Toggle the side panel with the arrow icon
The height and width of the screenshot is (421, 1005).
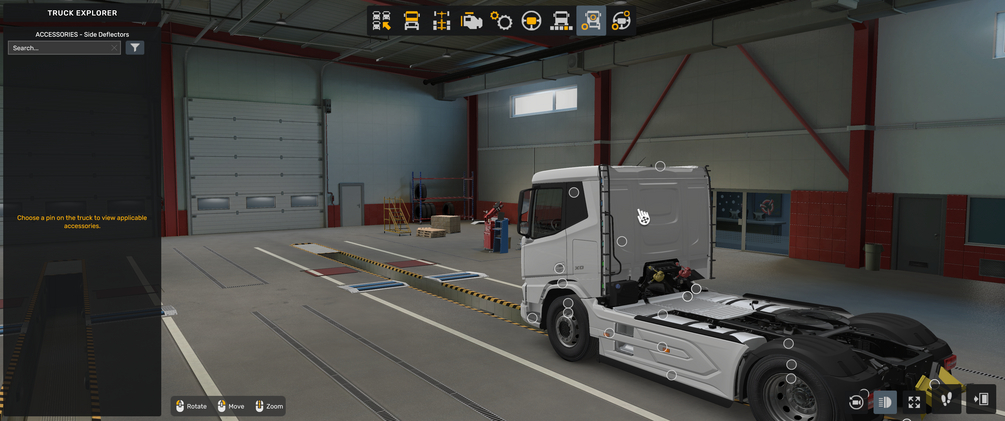click(x=980, y=400)
